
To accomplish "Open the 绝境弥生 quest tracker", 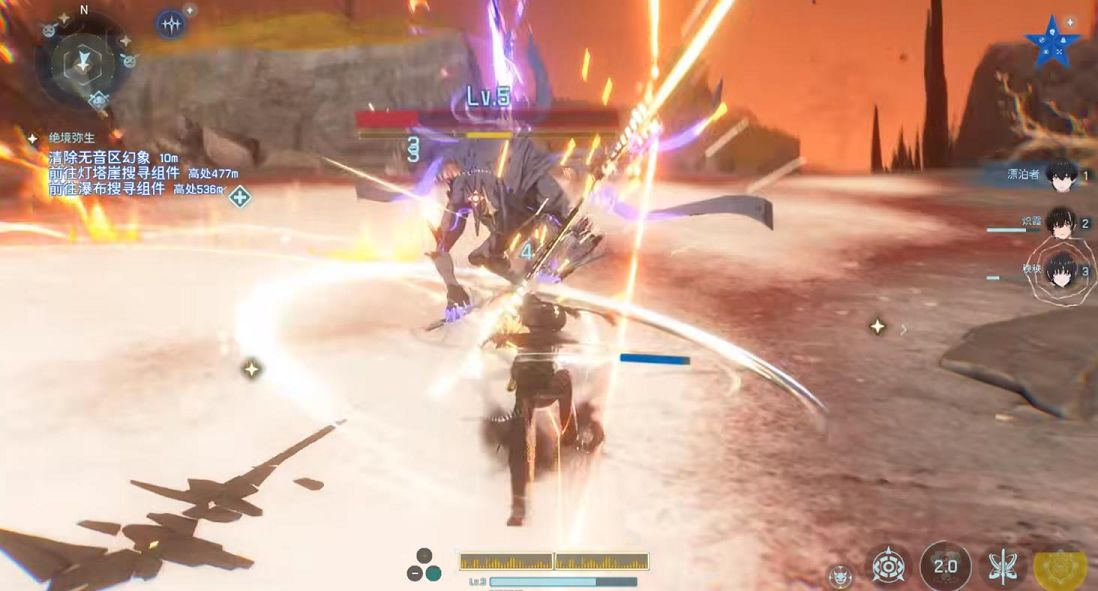I will click(x=68, y=138).
